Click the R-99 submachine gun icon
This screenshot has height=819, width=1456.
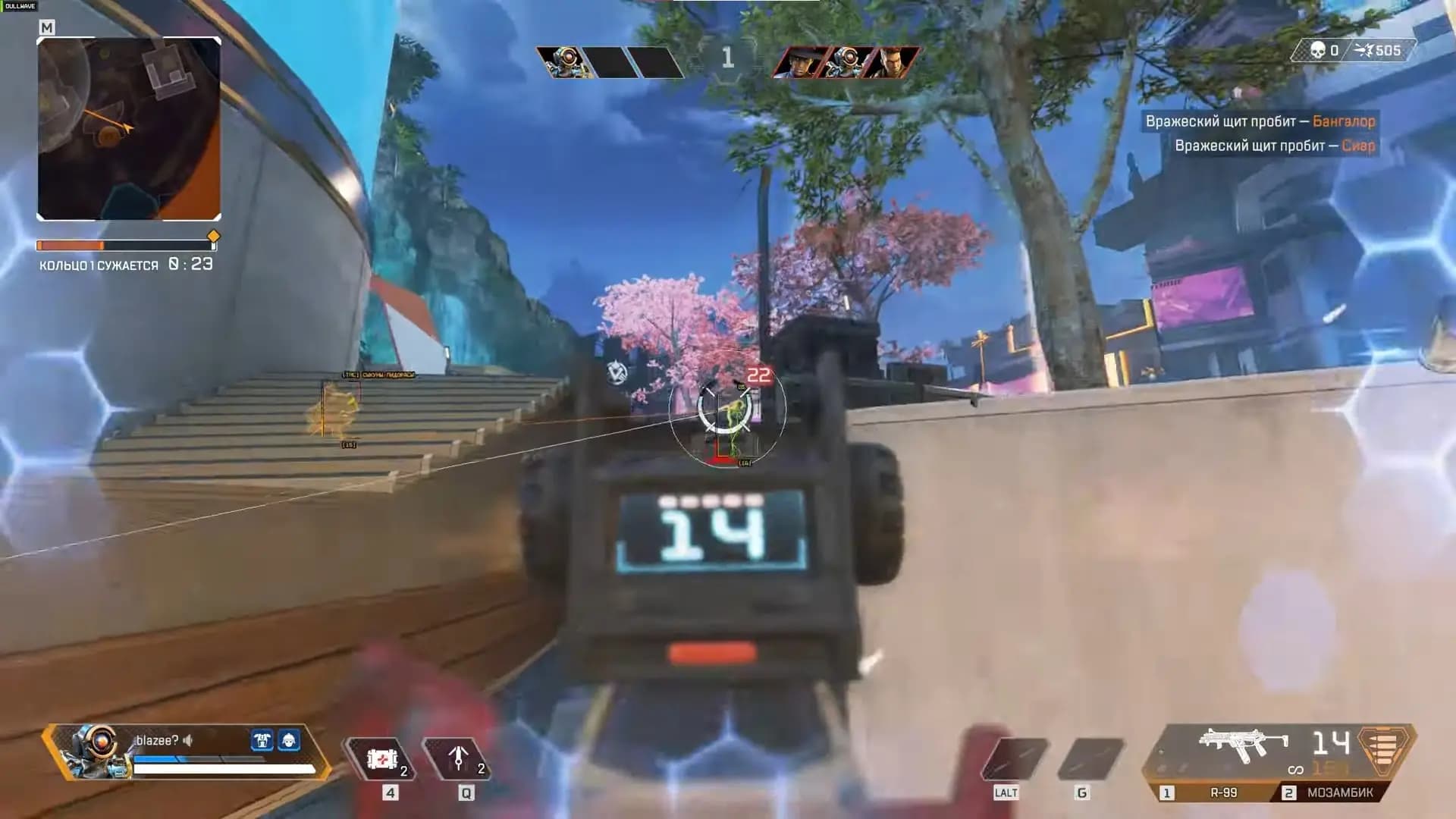[x=1243, y=747]
